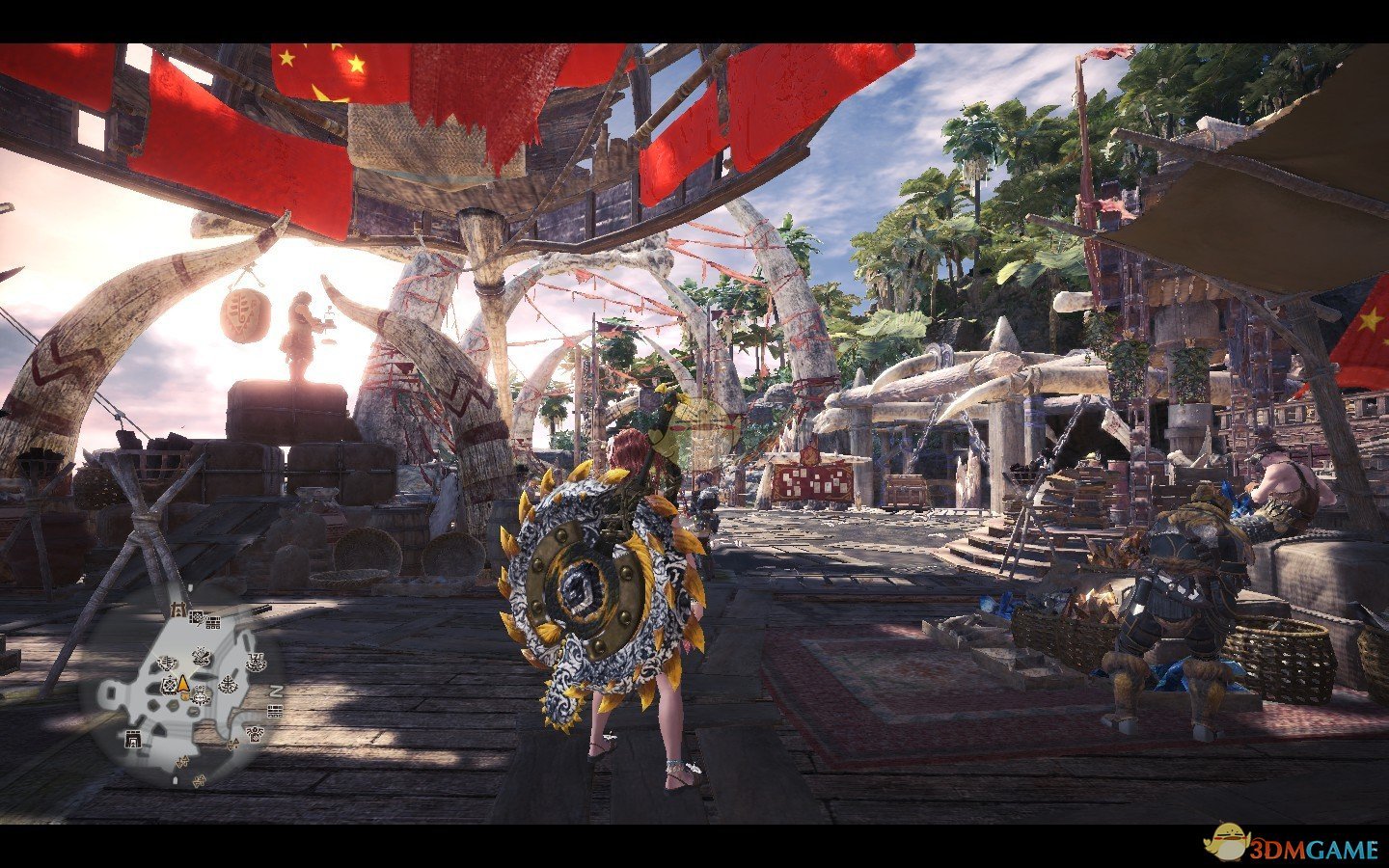Select the player arrow marker on the minimap

click(183, 684)
